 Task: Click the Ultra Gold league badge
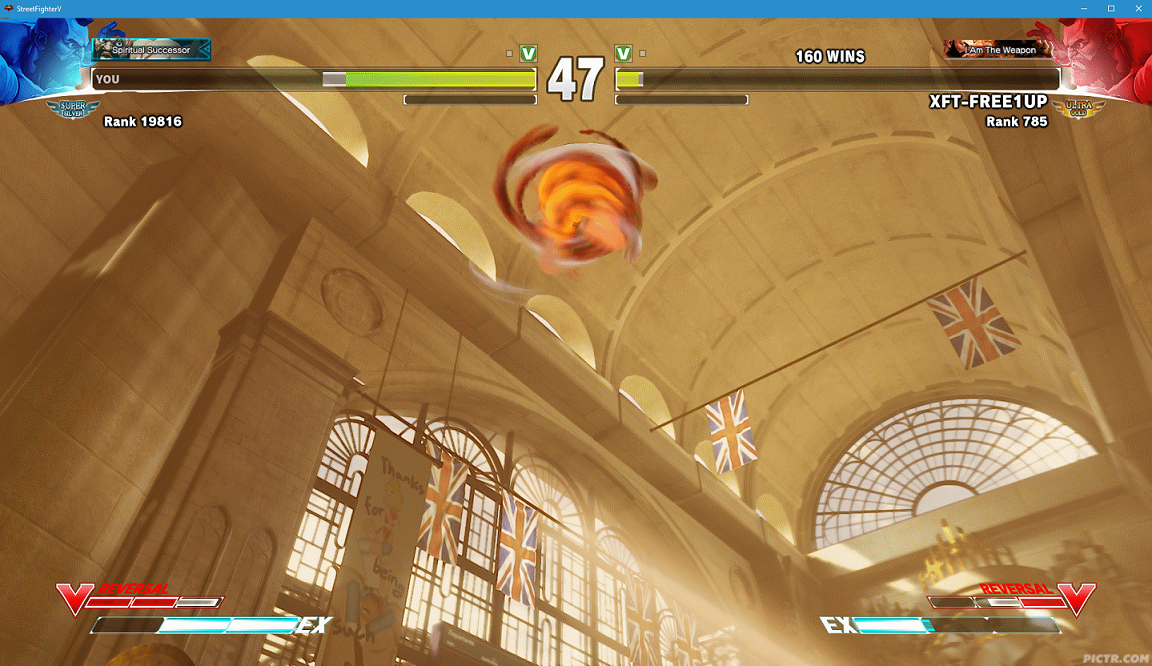pyautogui.click(x=1077, y=109)
